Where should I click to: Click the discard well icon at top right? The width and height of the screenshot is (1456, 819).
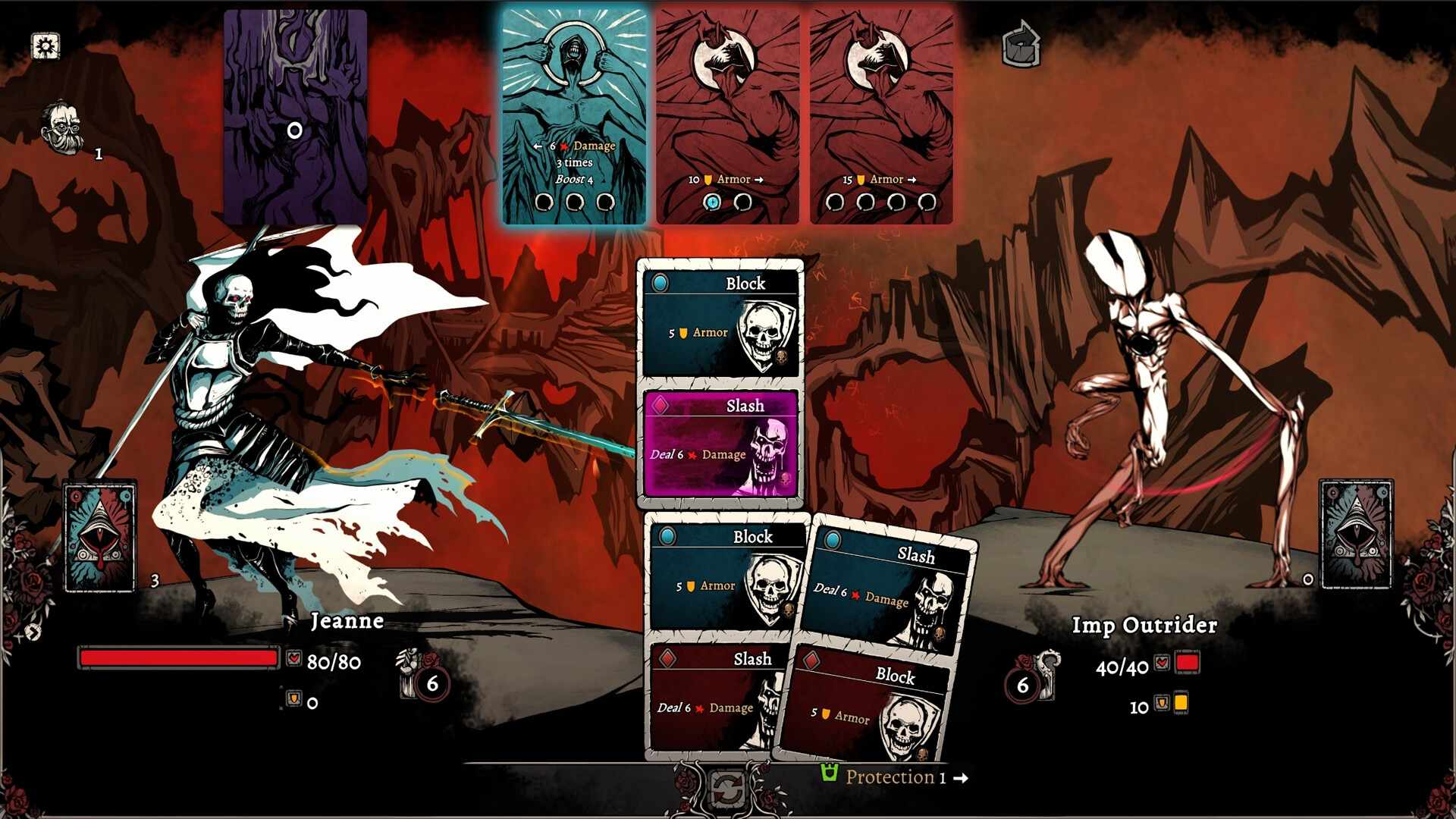click(x=1022, y=45)
